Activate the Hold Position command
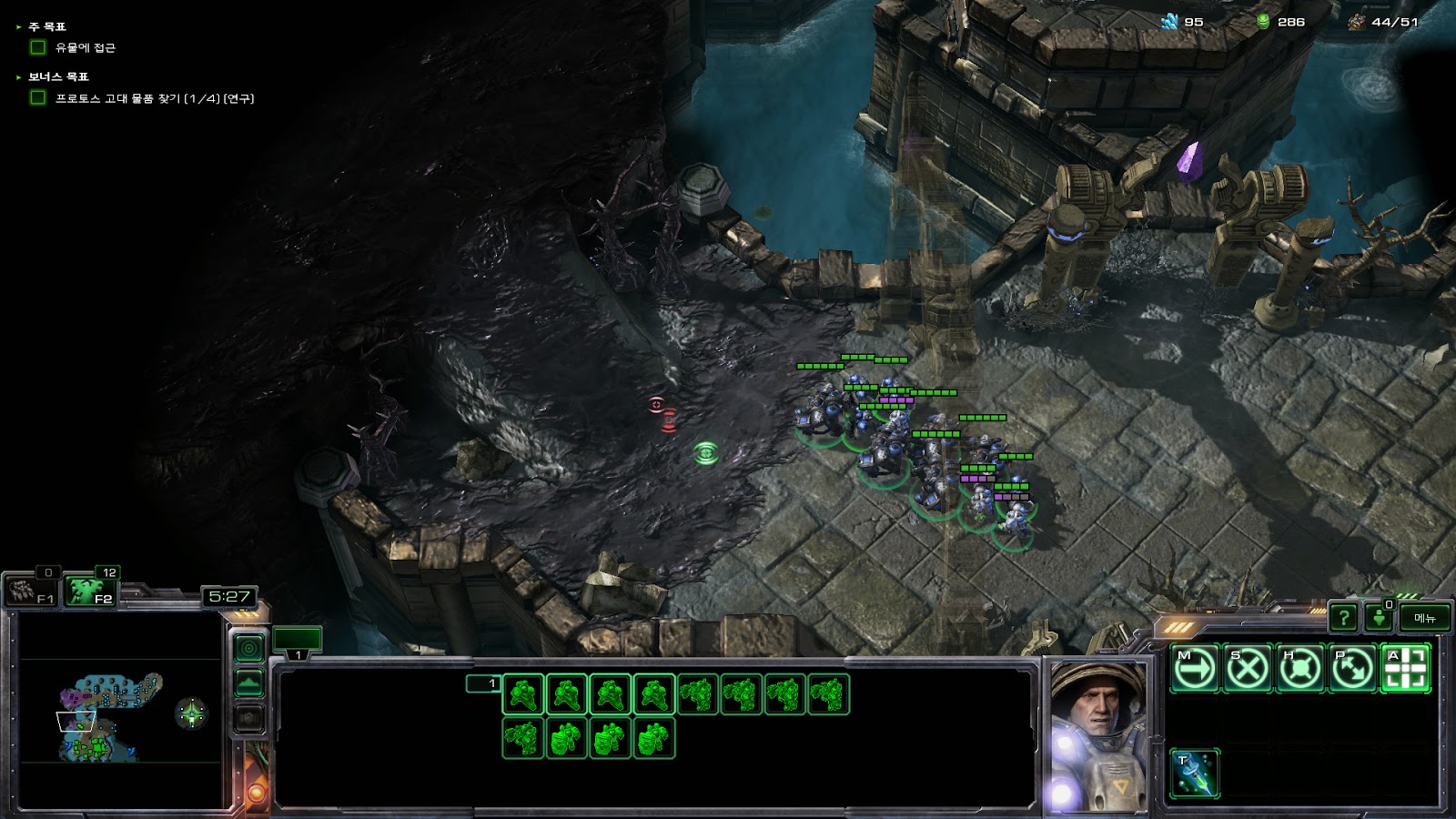This screenshot has width=1456, height=819. point(1300,670)
